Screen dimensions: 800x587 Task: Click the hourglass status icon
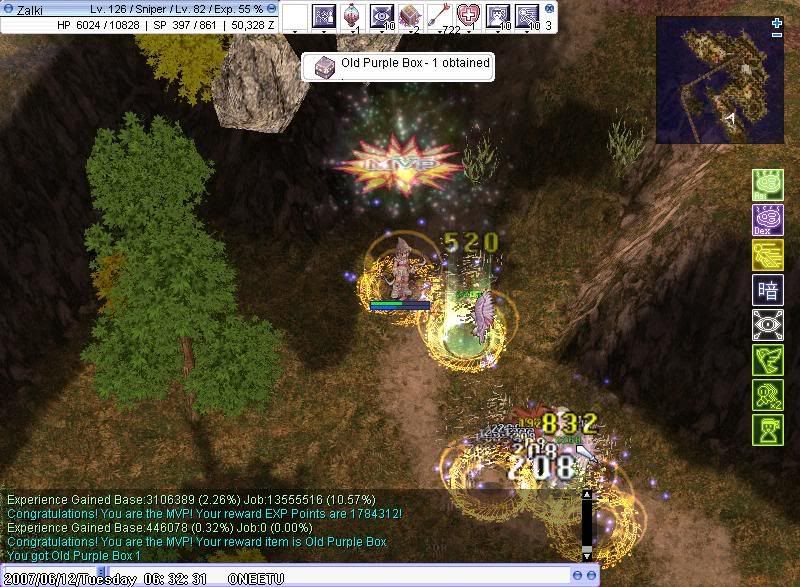point(767,430)
